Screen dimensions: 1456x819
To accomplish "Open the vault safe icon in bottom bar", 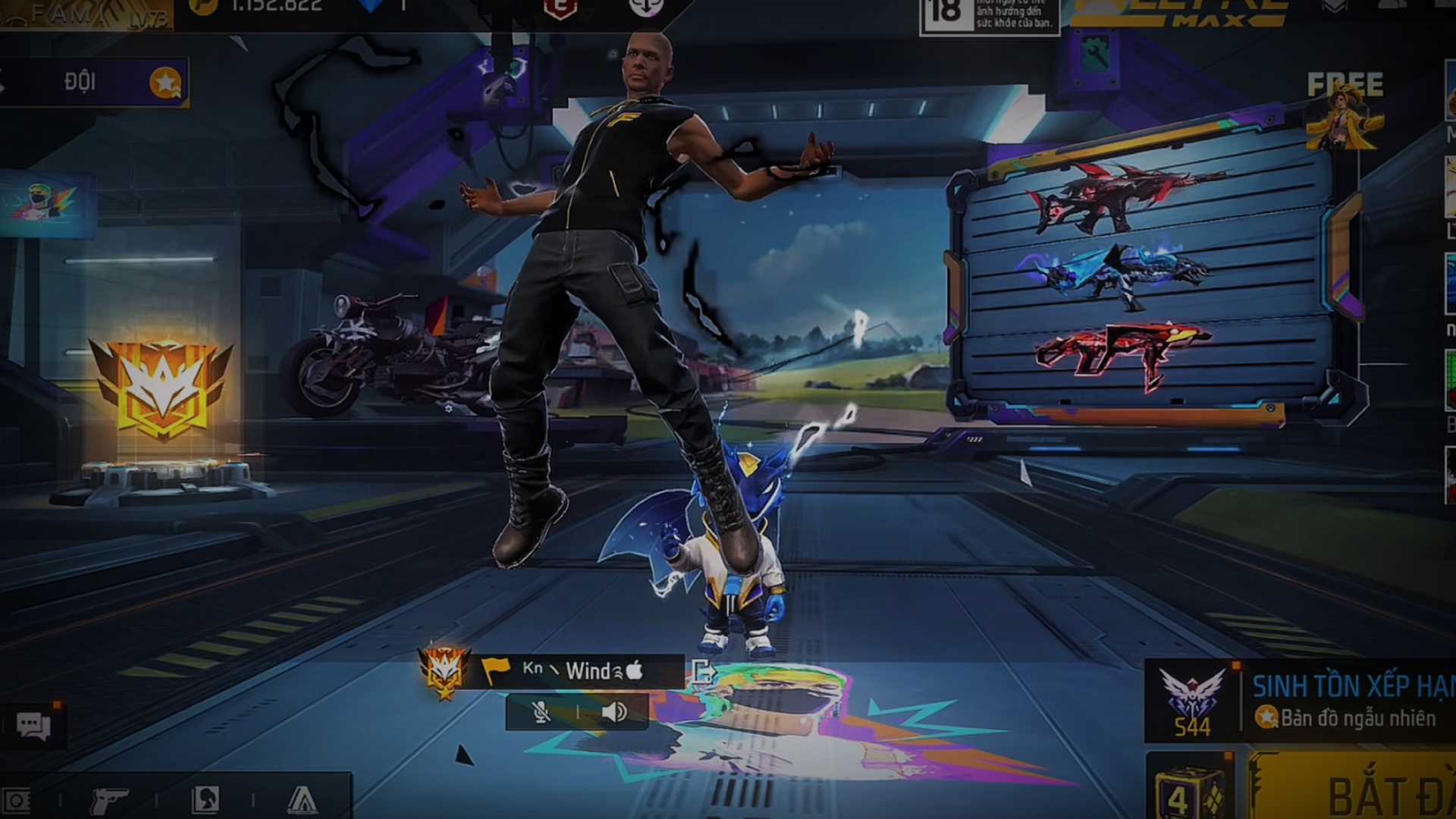I will pos(17,800).
